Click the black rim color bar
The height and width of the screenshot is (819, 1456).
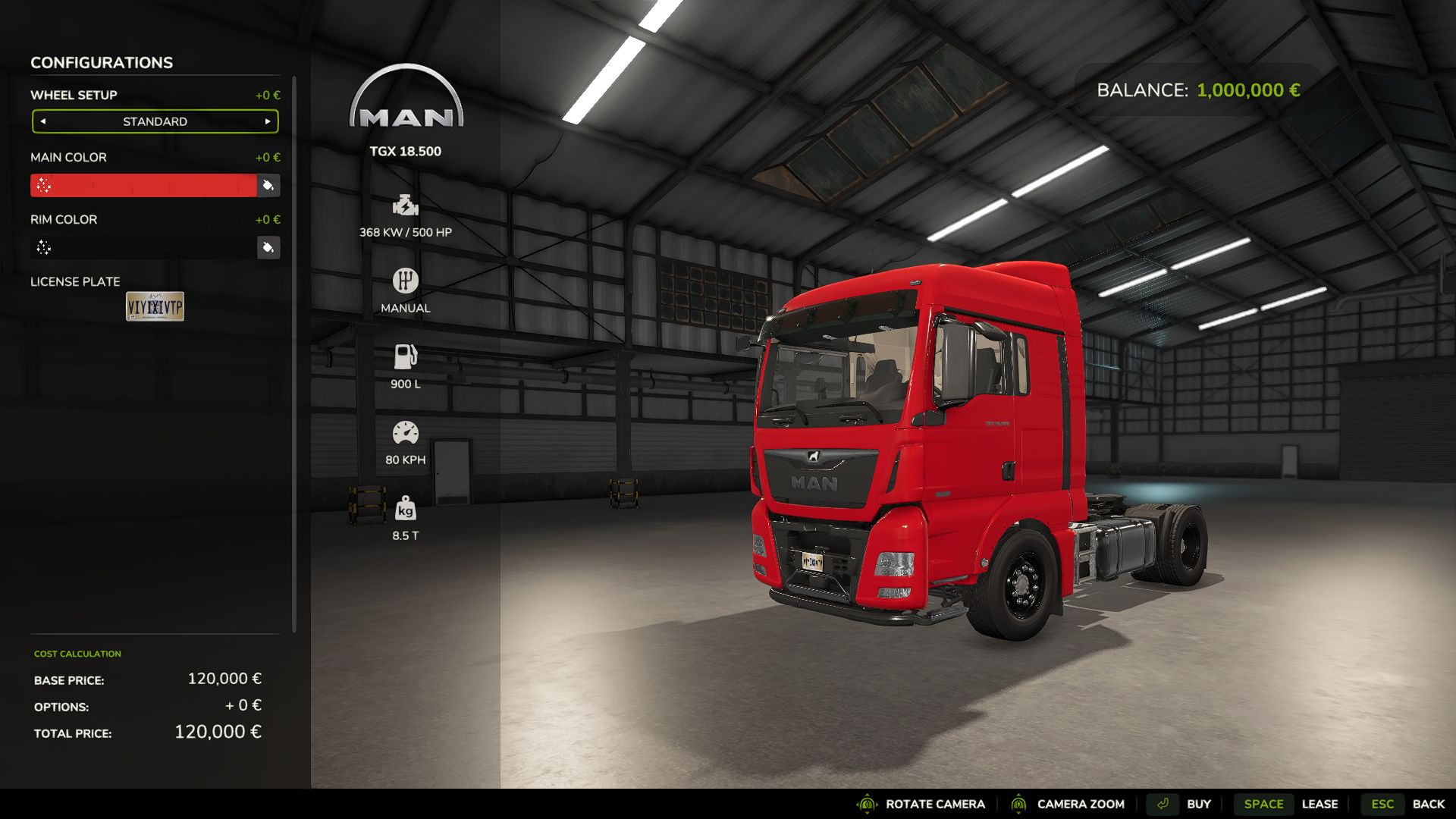(144, 248)
